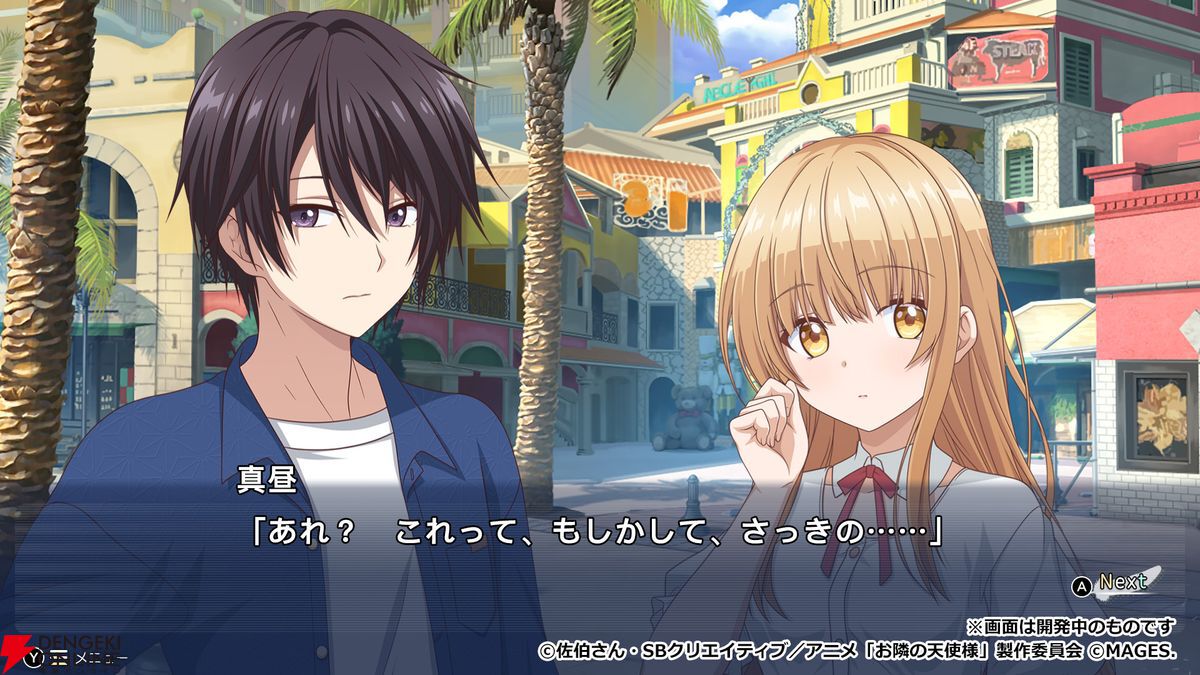This screenshot has height=675, width=1200.
Task: Advance the dialogue with the Next button
Action: [x=1111, y=584]
